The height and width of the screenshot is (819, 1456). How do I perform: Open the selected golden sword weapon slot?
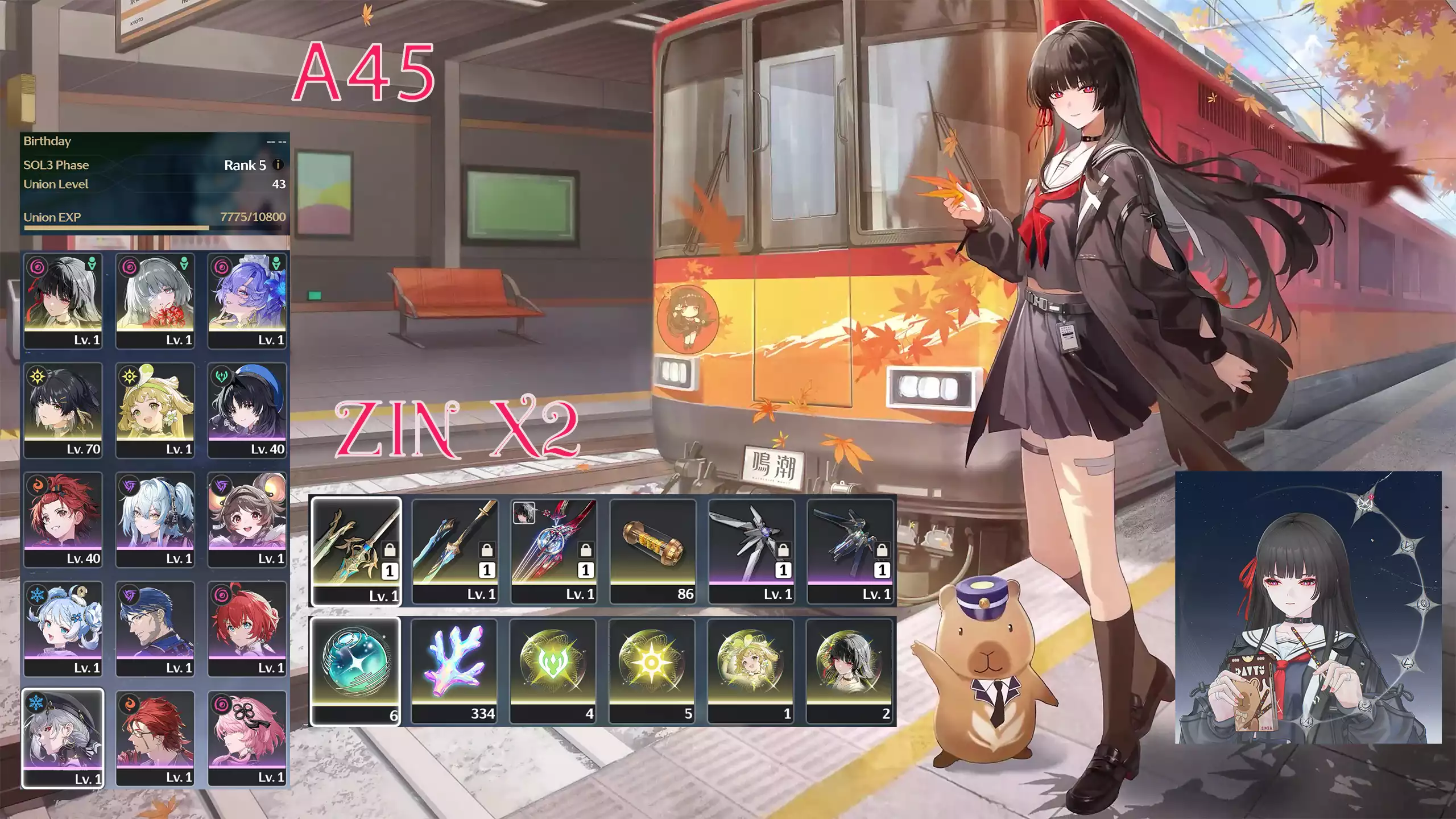click(355, 549)
